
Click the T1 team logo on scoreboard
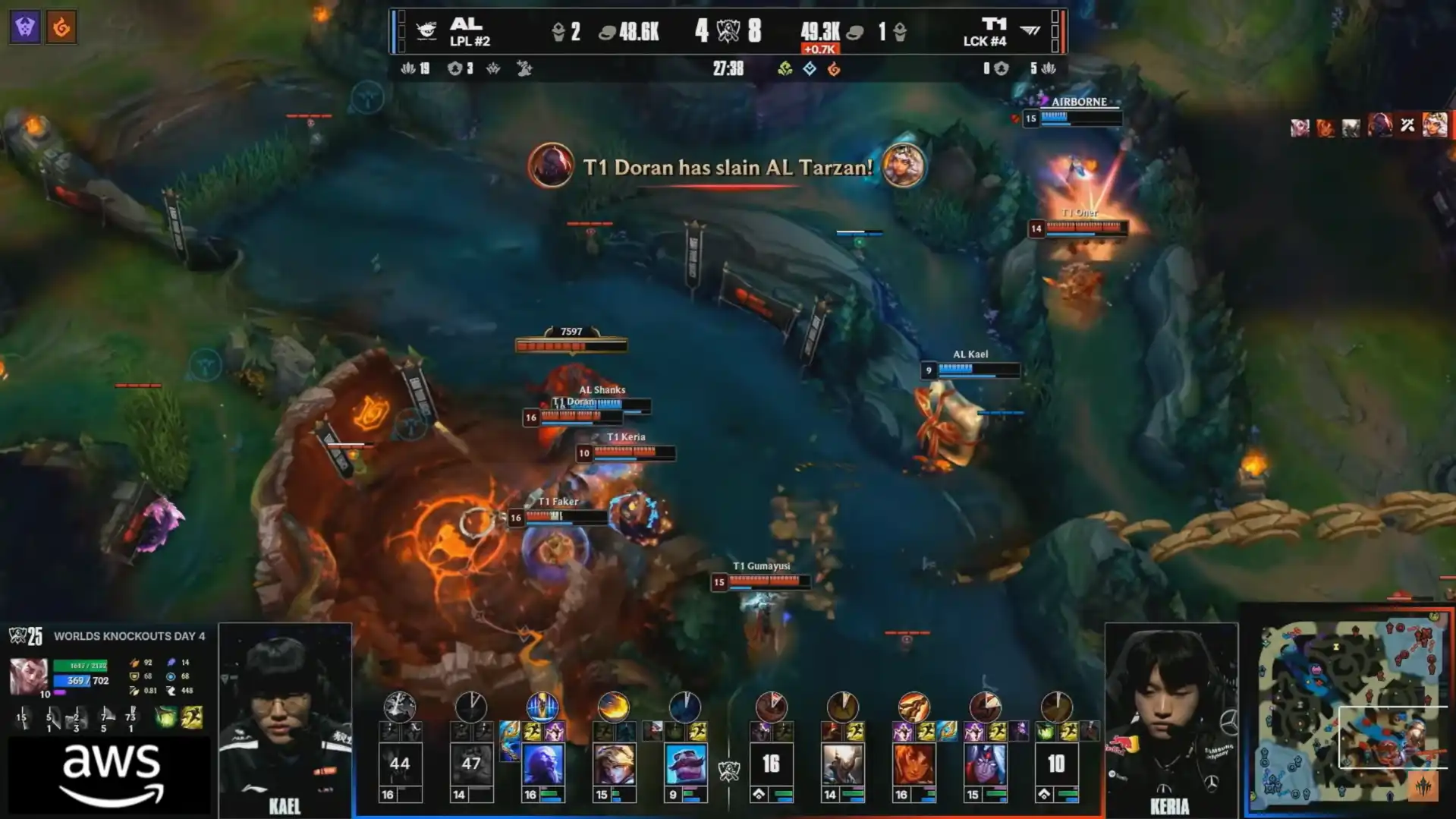1030,30
